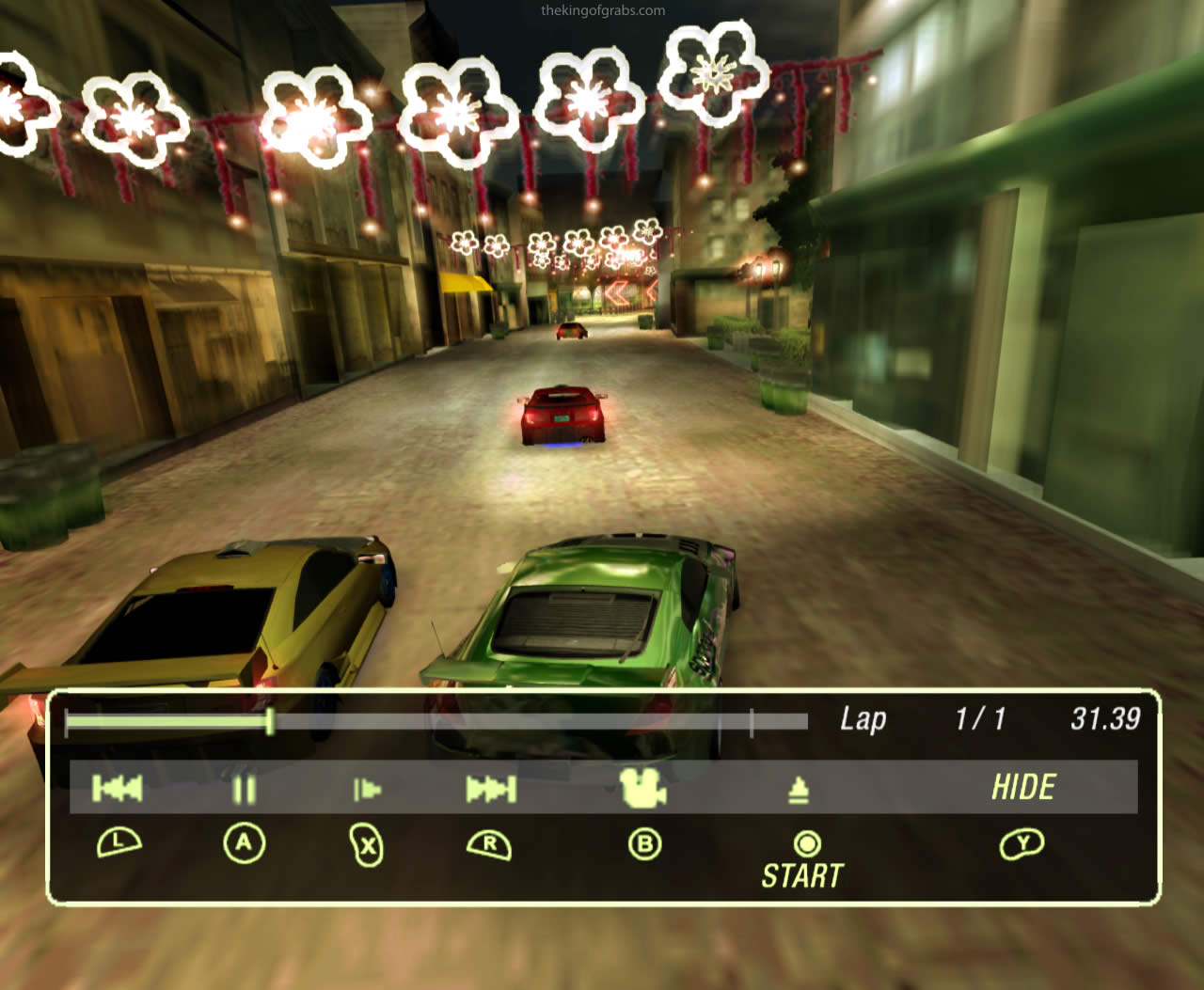Click the X button prompt icon

click(x=366, y=845)
